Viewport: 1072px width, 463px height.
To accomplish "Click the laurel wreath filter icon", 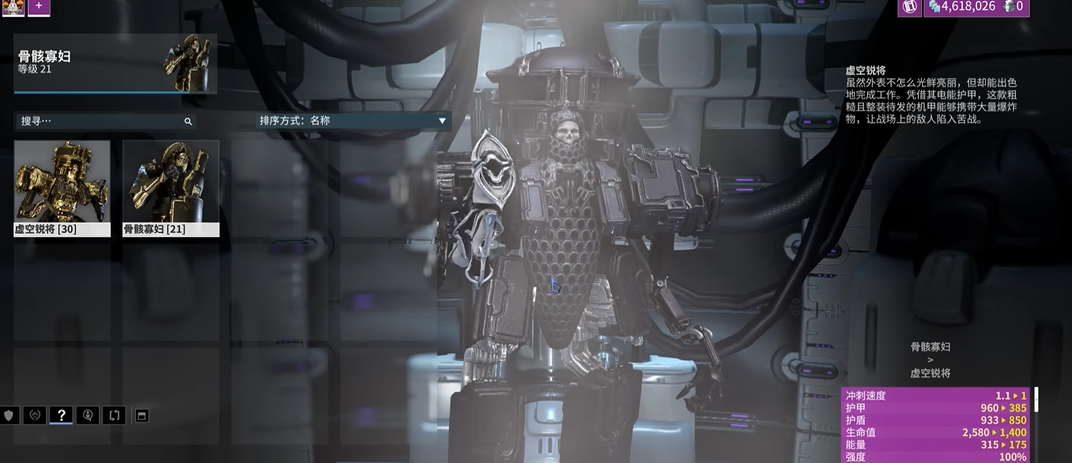I will pyautogui.click(x=35, y=415).
